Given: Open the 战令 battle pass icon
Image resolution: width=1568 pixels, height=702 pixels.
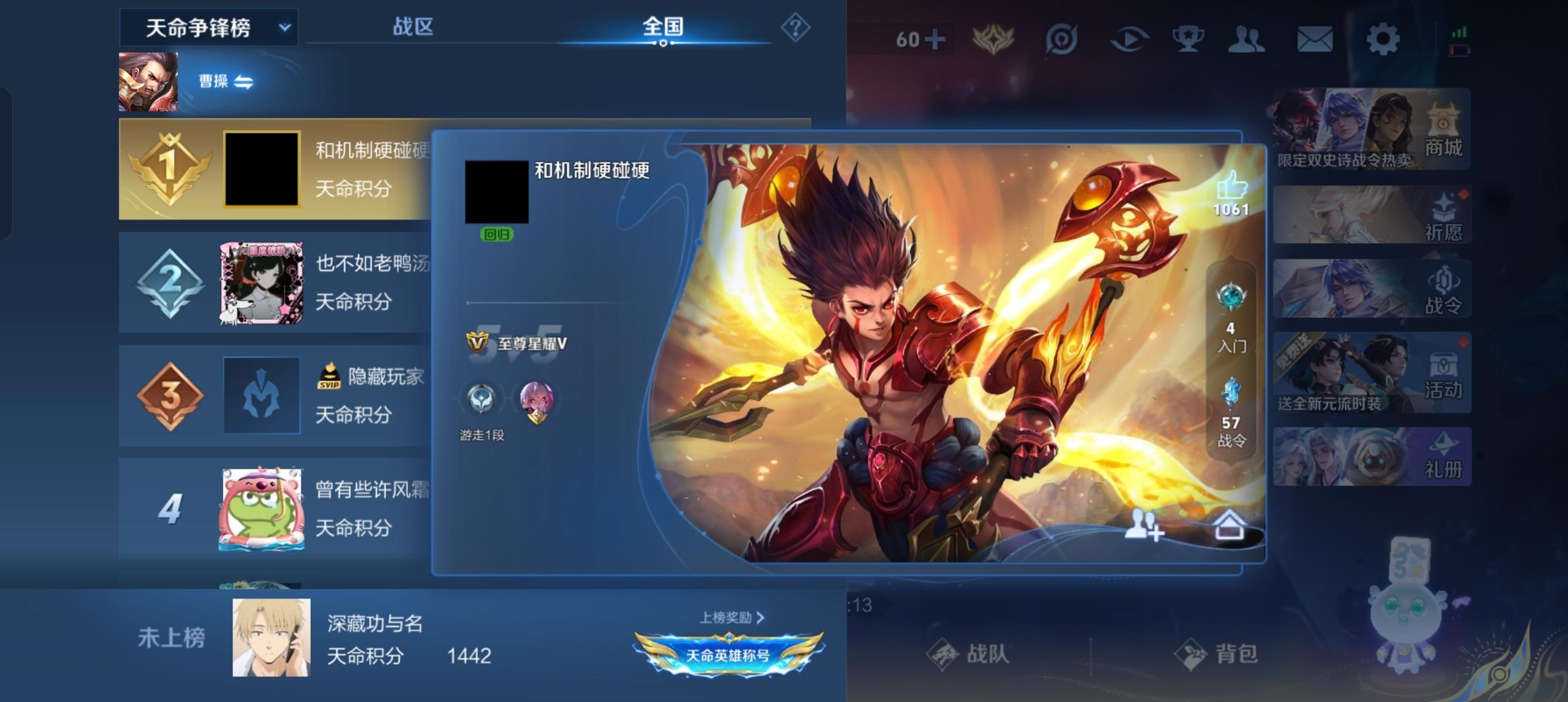Looking at the screenshot, I should click(1444, 291).
